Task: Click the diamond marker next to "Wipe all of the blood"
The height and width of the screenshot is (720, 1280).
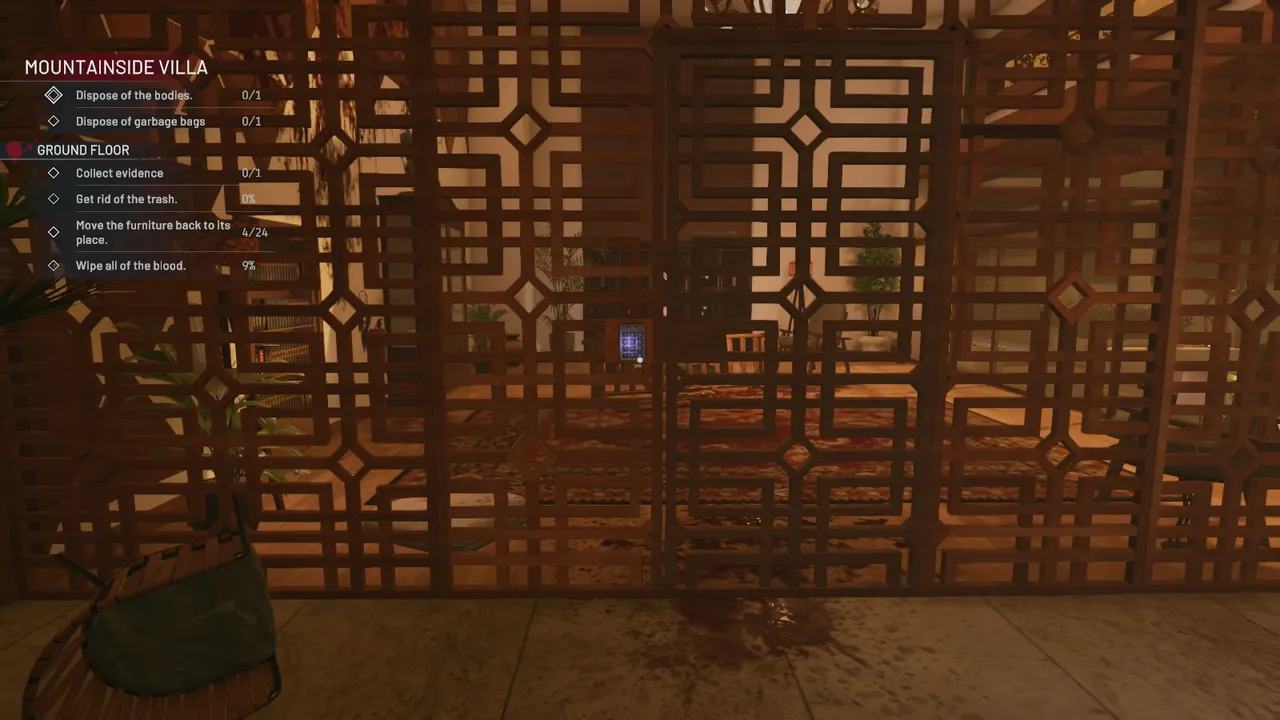Action: (x=53, y=265)
